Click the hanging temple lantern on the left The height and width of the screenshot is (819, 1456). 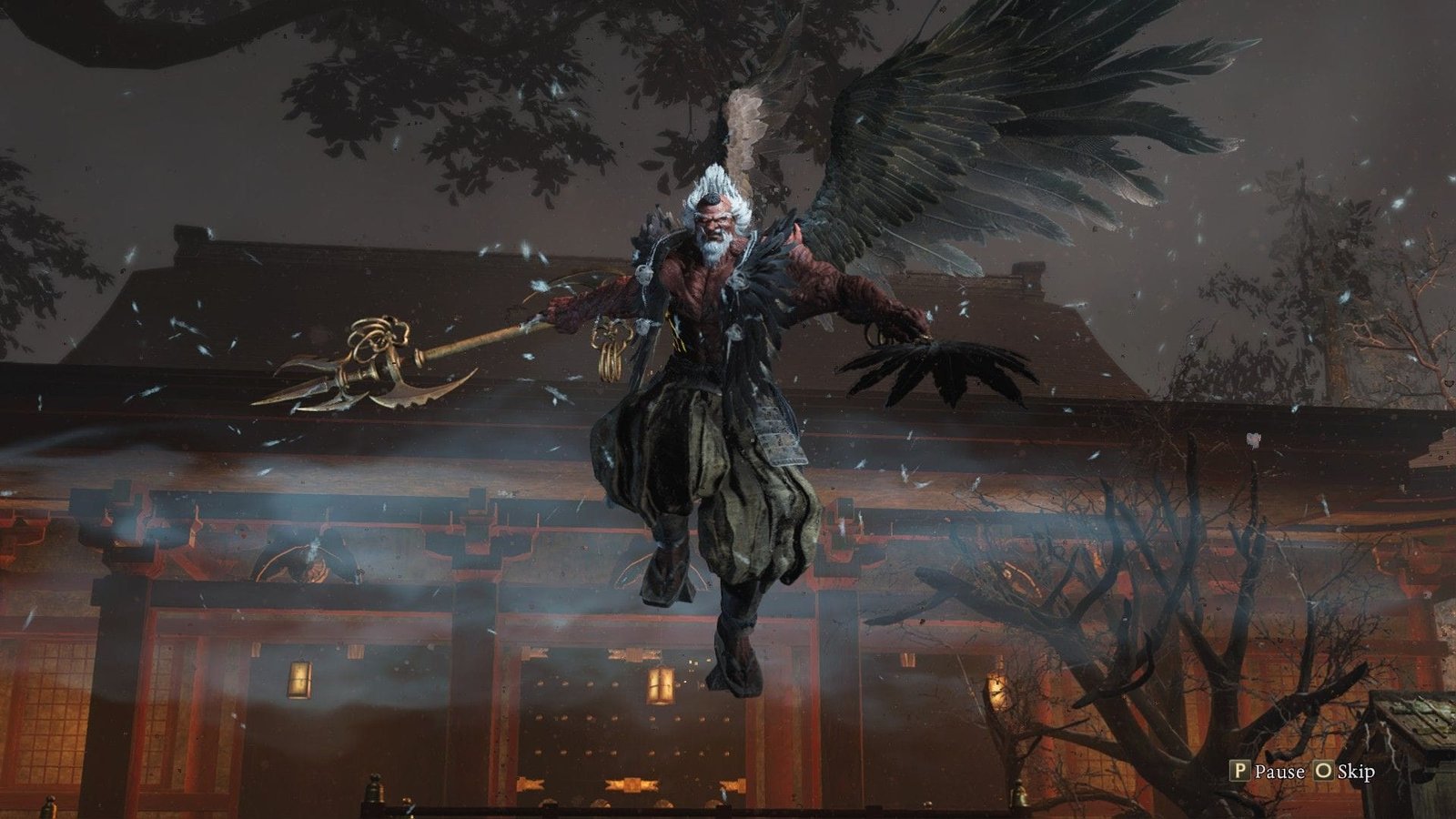(x=300, y=678)
